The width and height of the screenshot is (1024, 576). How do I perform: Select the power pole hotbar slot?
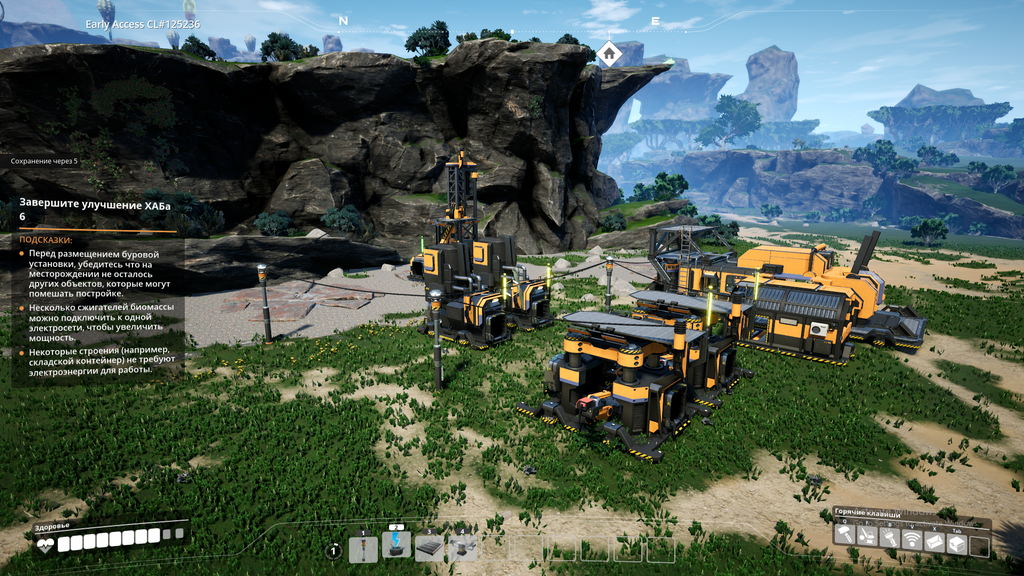[x=364, y=549]
